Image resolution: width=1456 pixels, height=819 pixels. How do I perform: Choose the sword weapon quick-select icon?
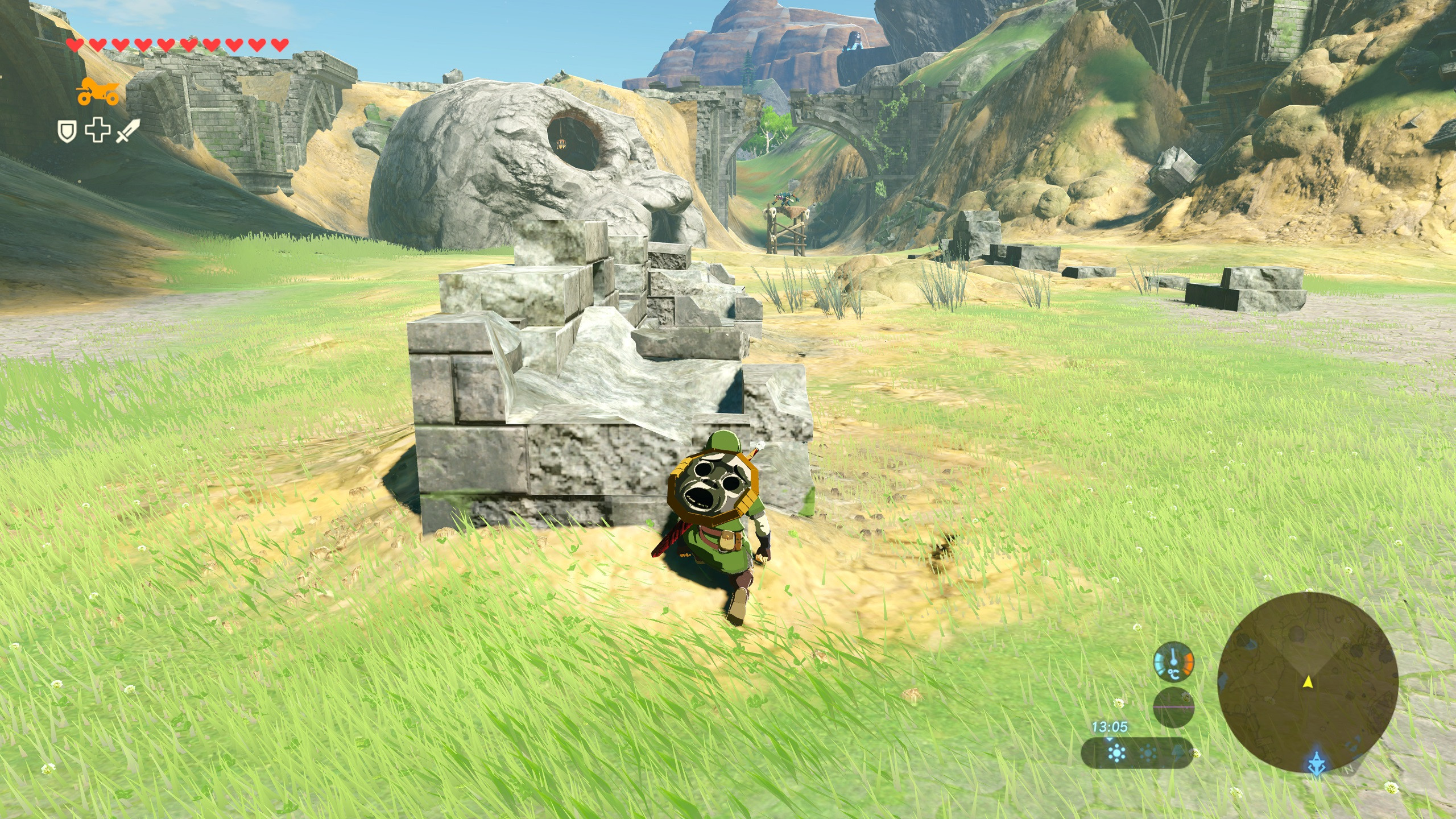coord(127,132)
